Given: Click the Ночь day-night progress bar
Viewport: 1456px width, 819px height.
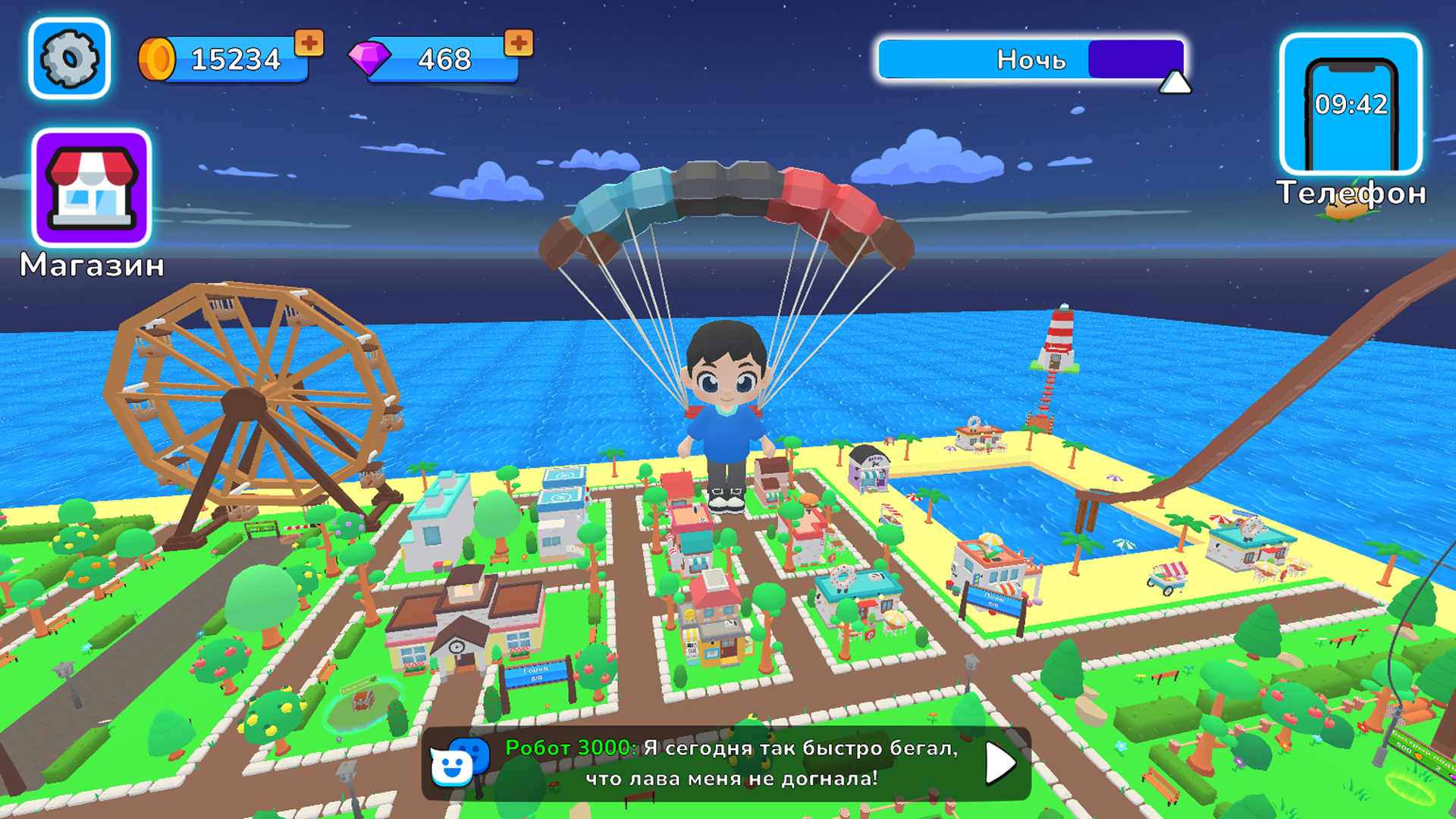Looking at the screenshot, I should tap(1031, 59).
